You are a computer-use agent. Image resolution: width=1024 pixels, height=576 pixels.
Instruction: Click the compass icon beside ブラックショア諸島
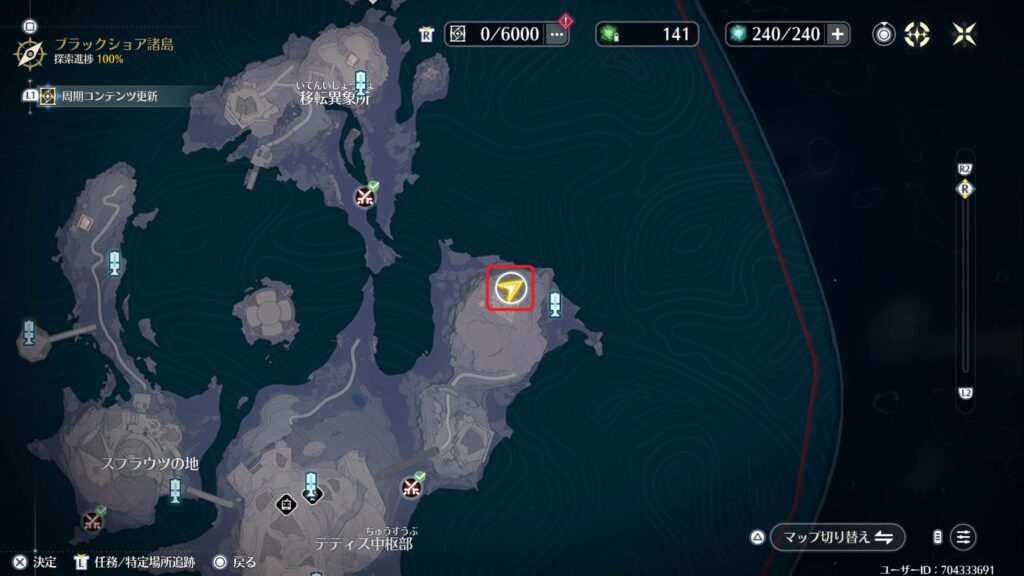[x=29, y=52]
